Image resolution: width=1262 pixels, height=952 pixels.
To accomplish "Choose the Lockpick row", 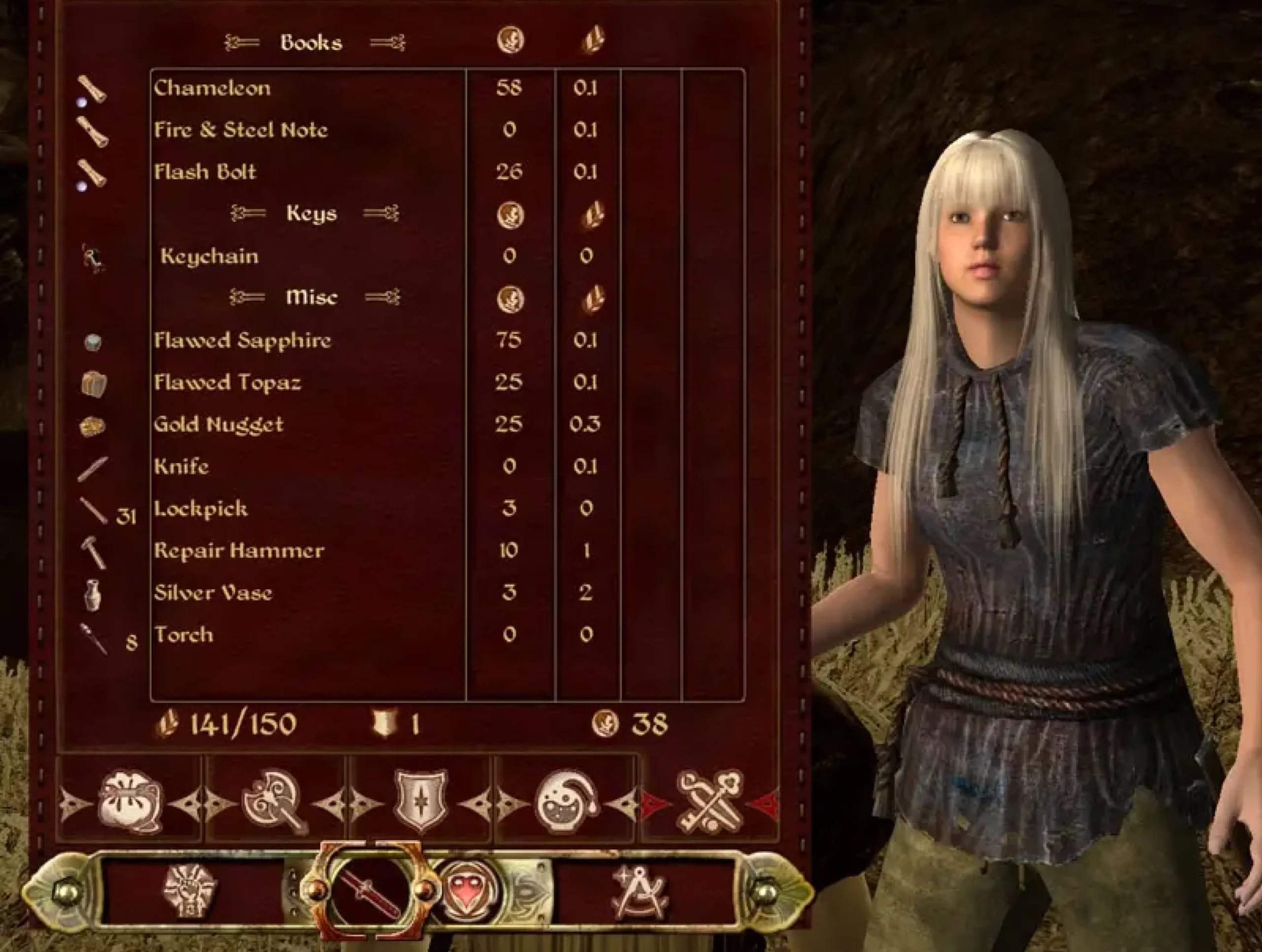I will tap(201, 508).
